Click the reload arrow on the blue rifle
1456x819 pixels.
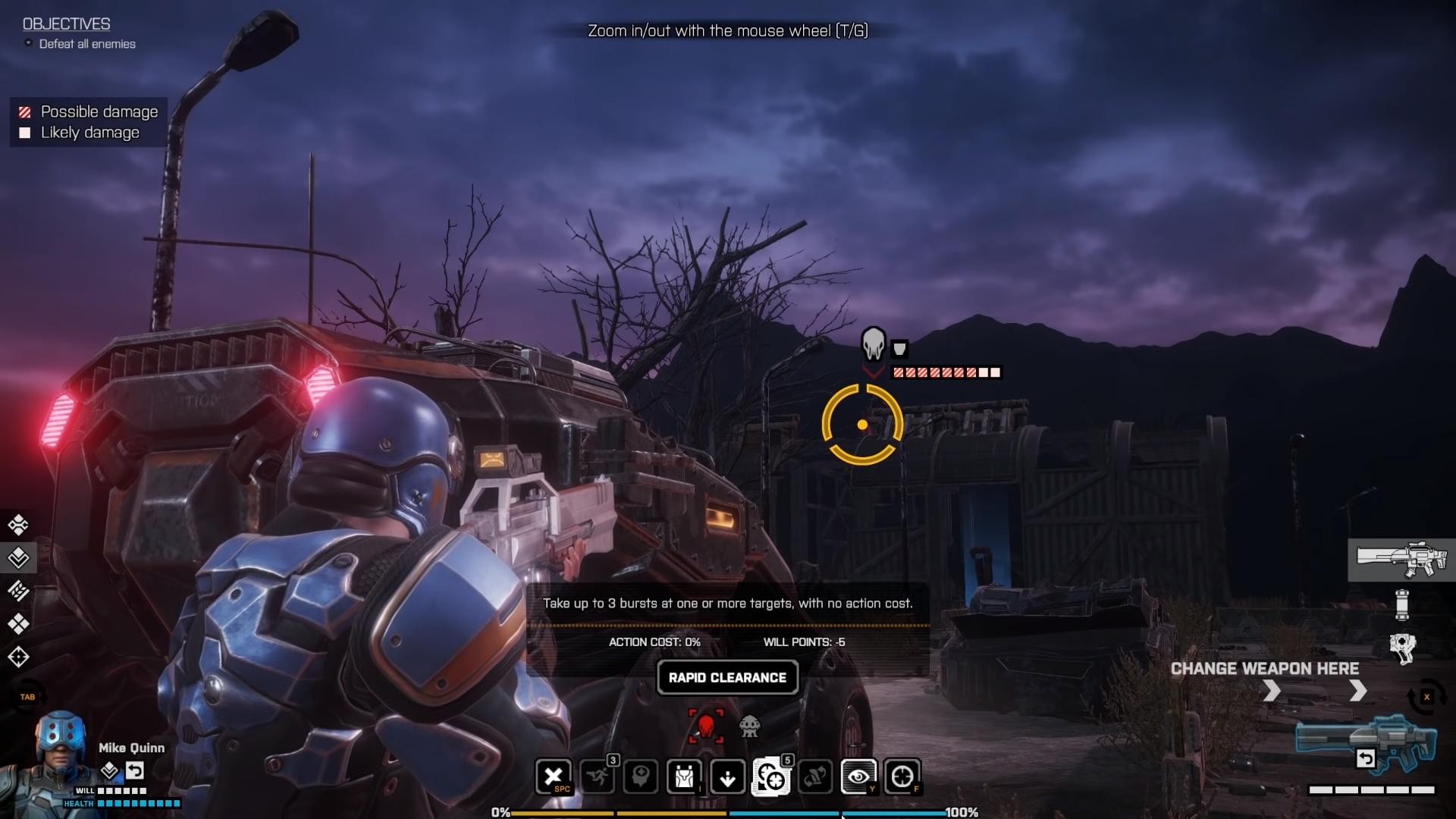coord(1365,758)
